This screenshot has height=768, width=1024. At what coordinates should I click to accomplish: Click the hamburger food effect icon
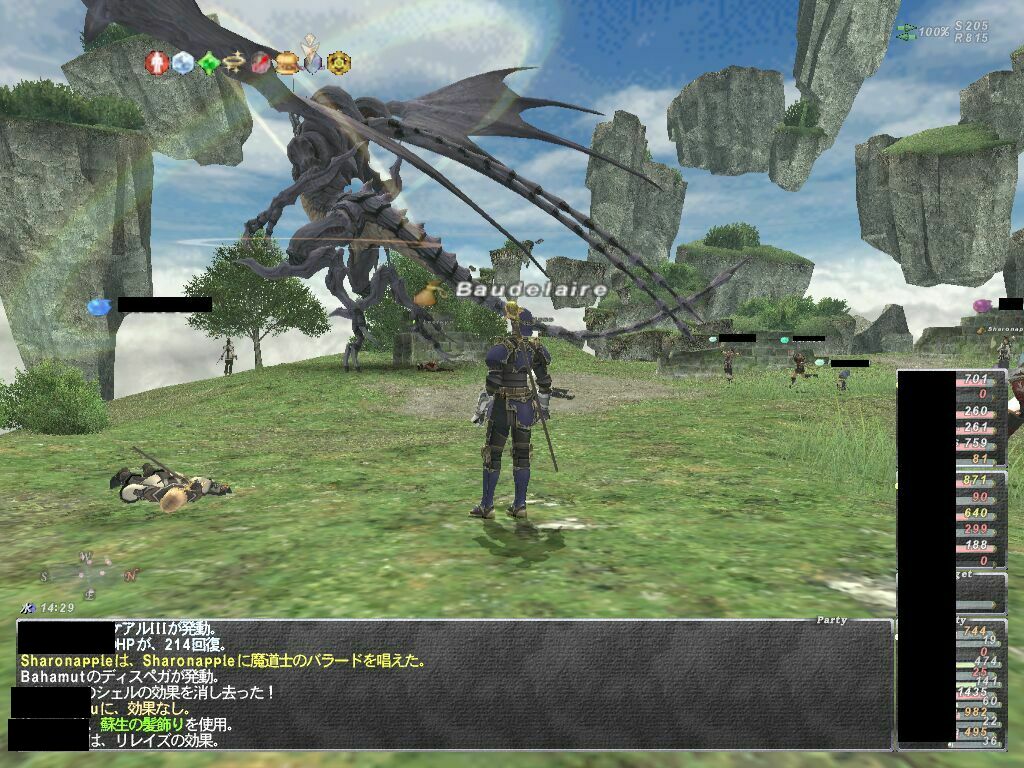pyautogui.click(x=287, y=63)
